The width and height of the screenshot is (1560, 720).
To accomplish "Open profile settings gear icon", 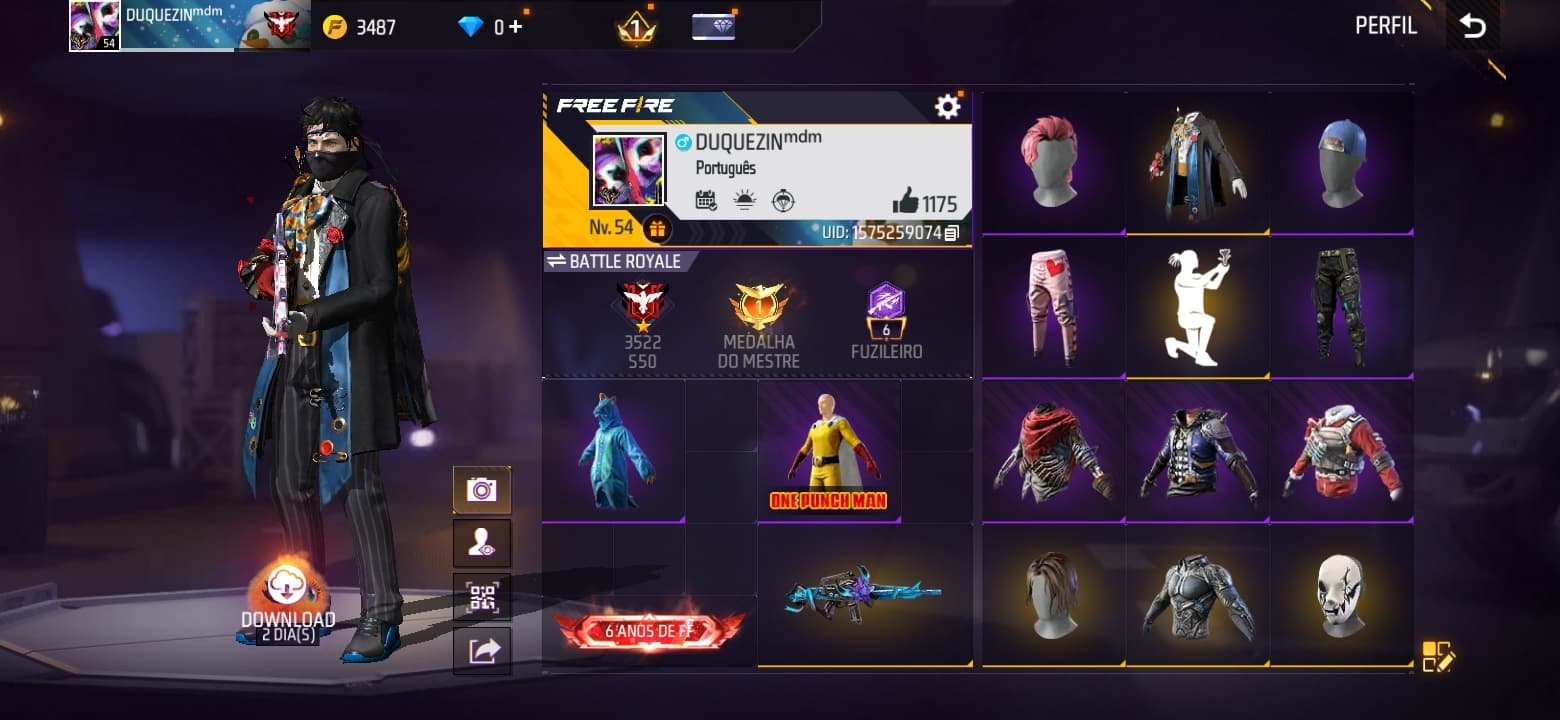I will (x=947, y=107).
